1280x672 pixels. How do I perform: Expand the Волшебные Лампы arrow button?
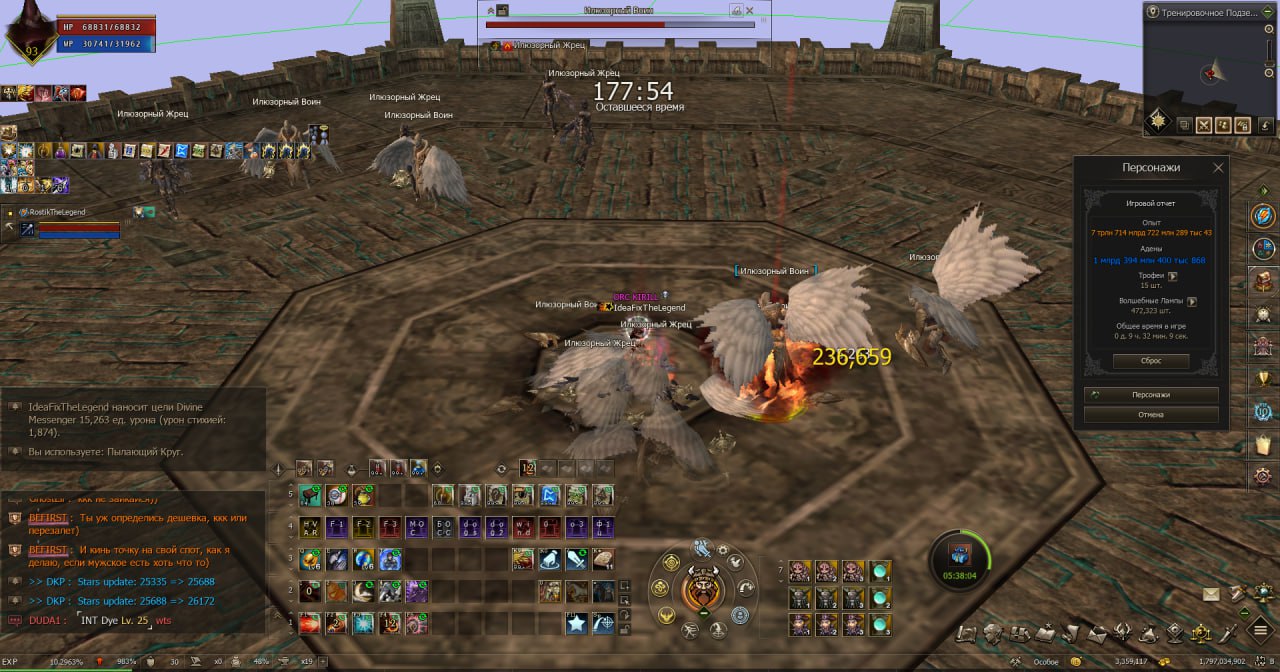pyautogui.click(x=1192, y=301)
